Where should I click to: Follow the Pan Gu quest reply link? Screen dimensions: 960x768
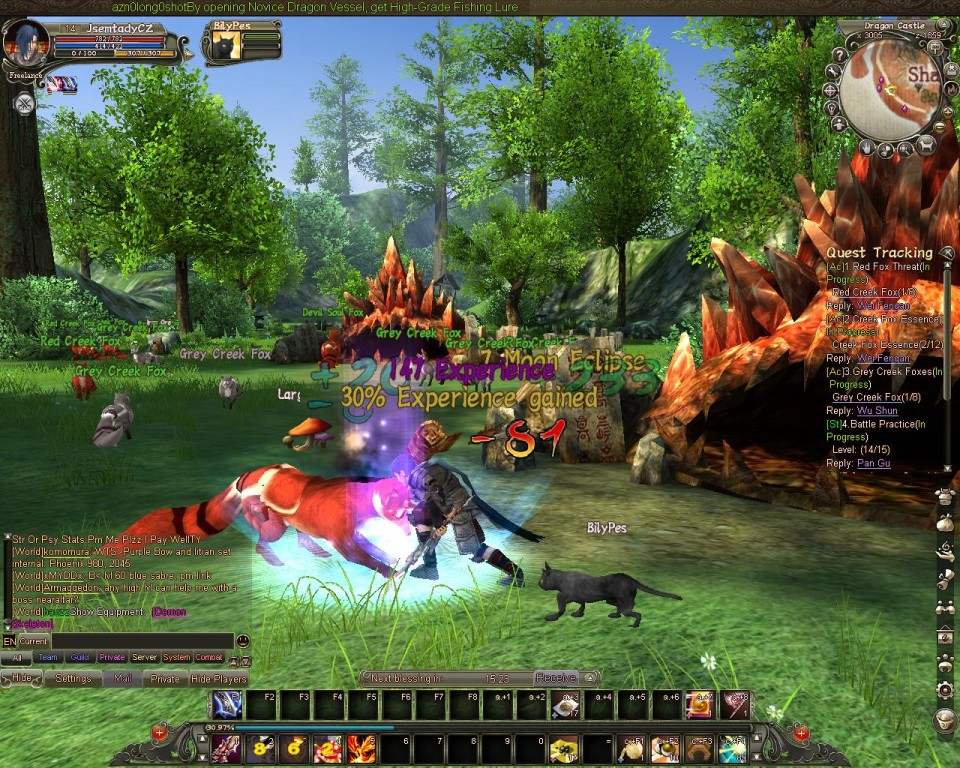click(x=873, y=464)
